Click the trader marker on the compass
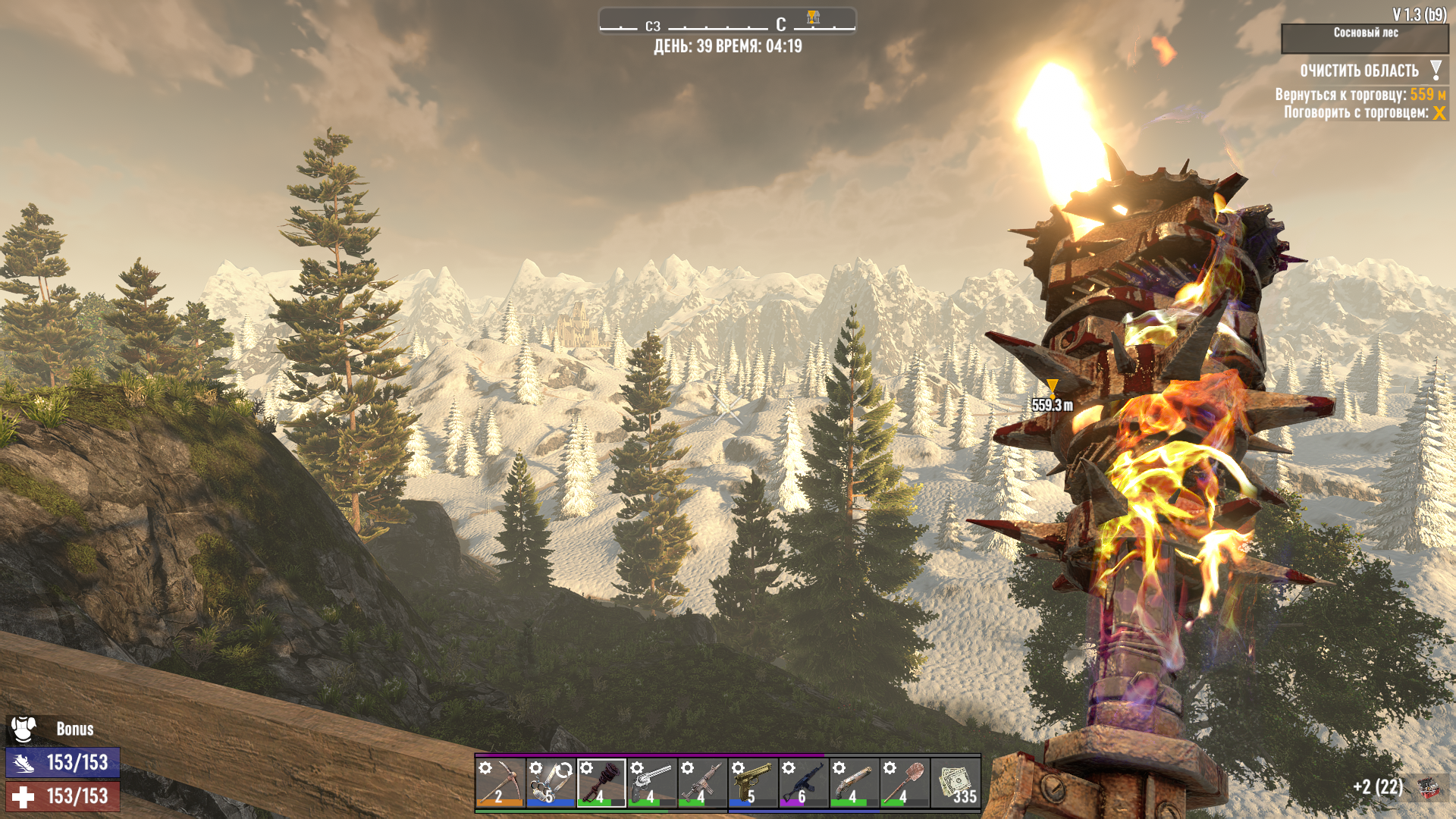This screenshot has height=819, width=1456. [x=813, y=17]
